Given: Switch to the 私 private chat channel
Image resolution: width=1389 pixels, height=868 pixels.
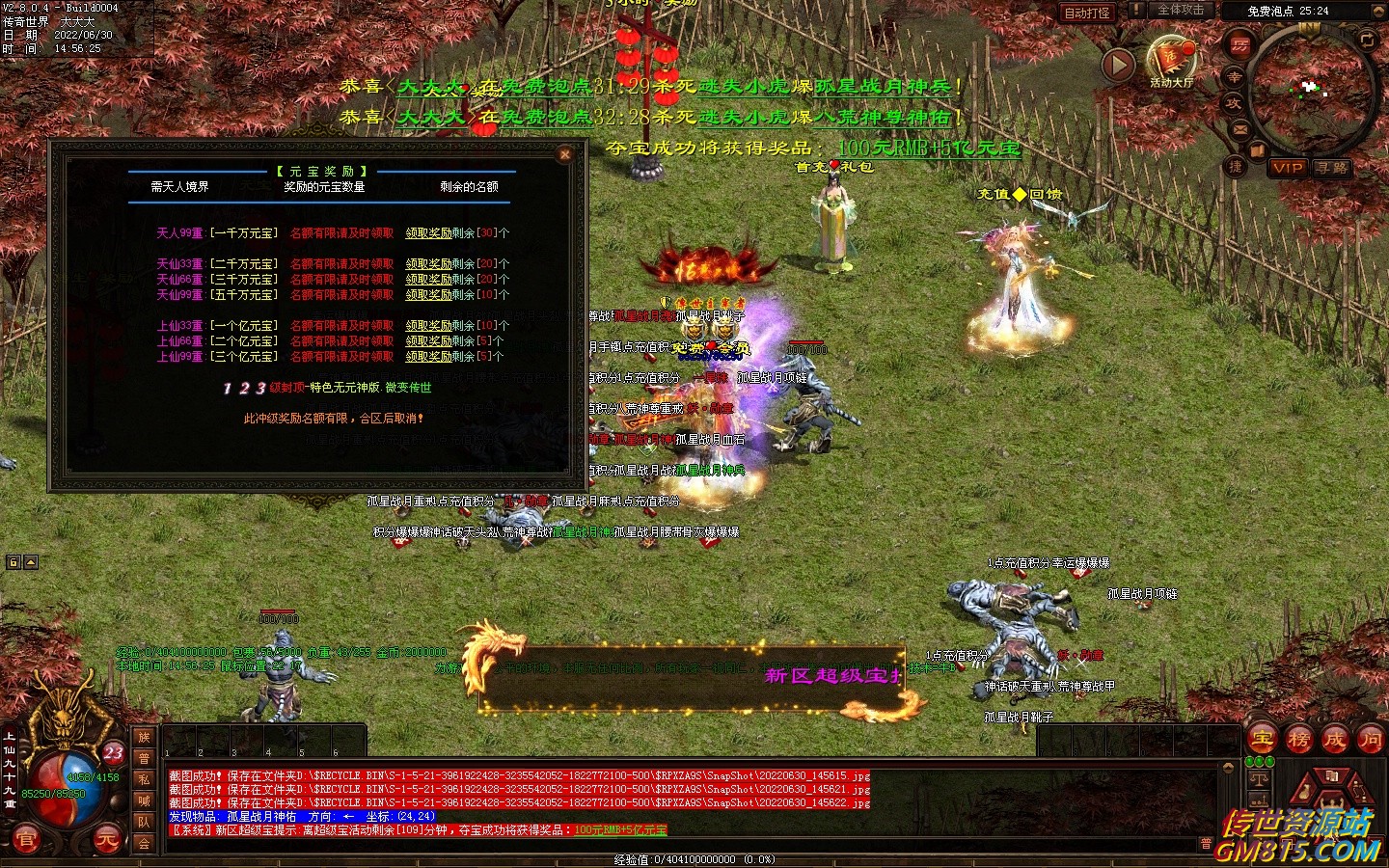Looking at the screenshot, I should click(x=144, y=779).
